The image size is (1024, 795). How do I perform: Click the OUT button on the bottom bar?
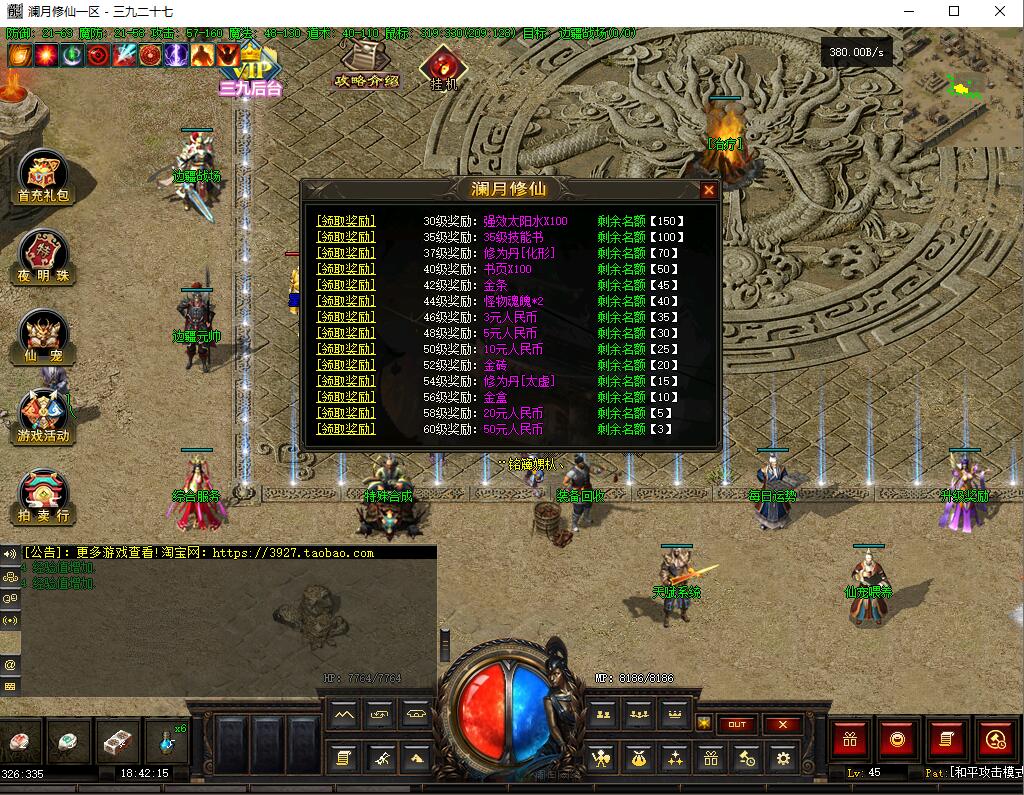pyautogui.click(x=737, y=724)
